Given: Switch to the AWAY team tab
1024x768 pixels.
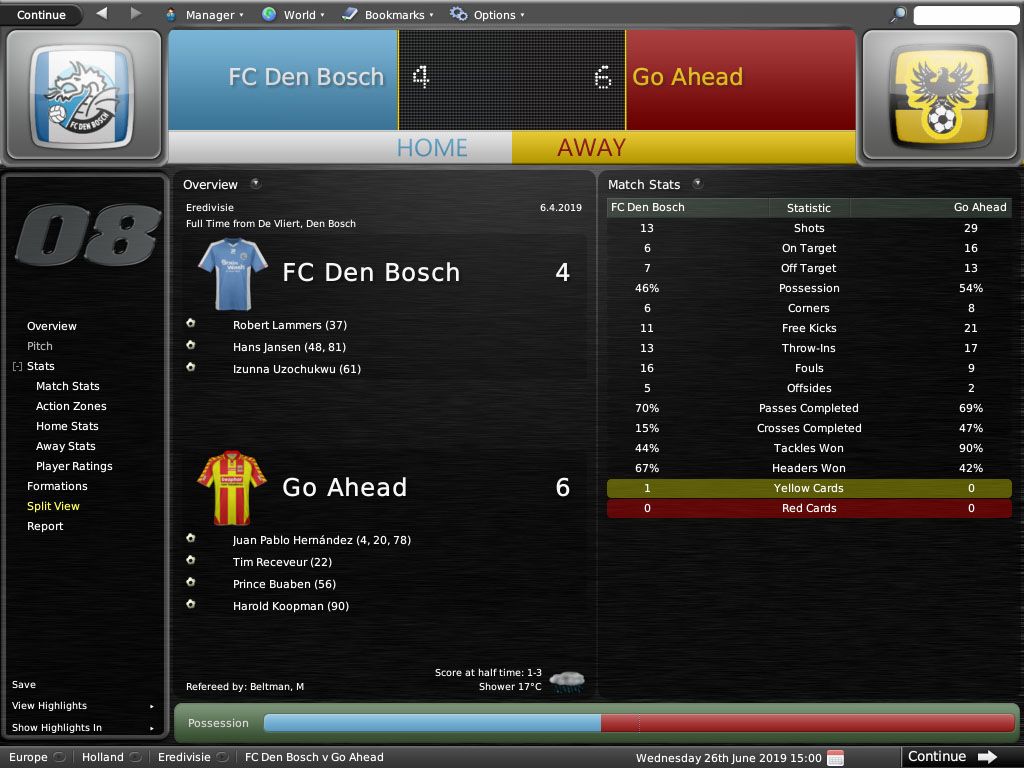Looking at the screenshot, I should [591, 148].
